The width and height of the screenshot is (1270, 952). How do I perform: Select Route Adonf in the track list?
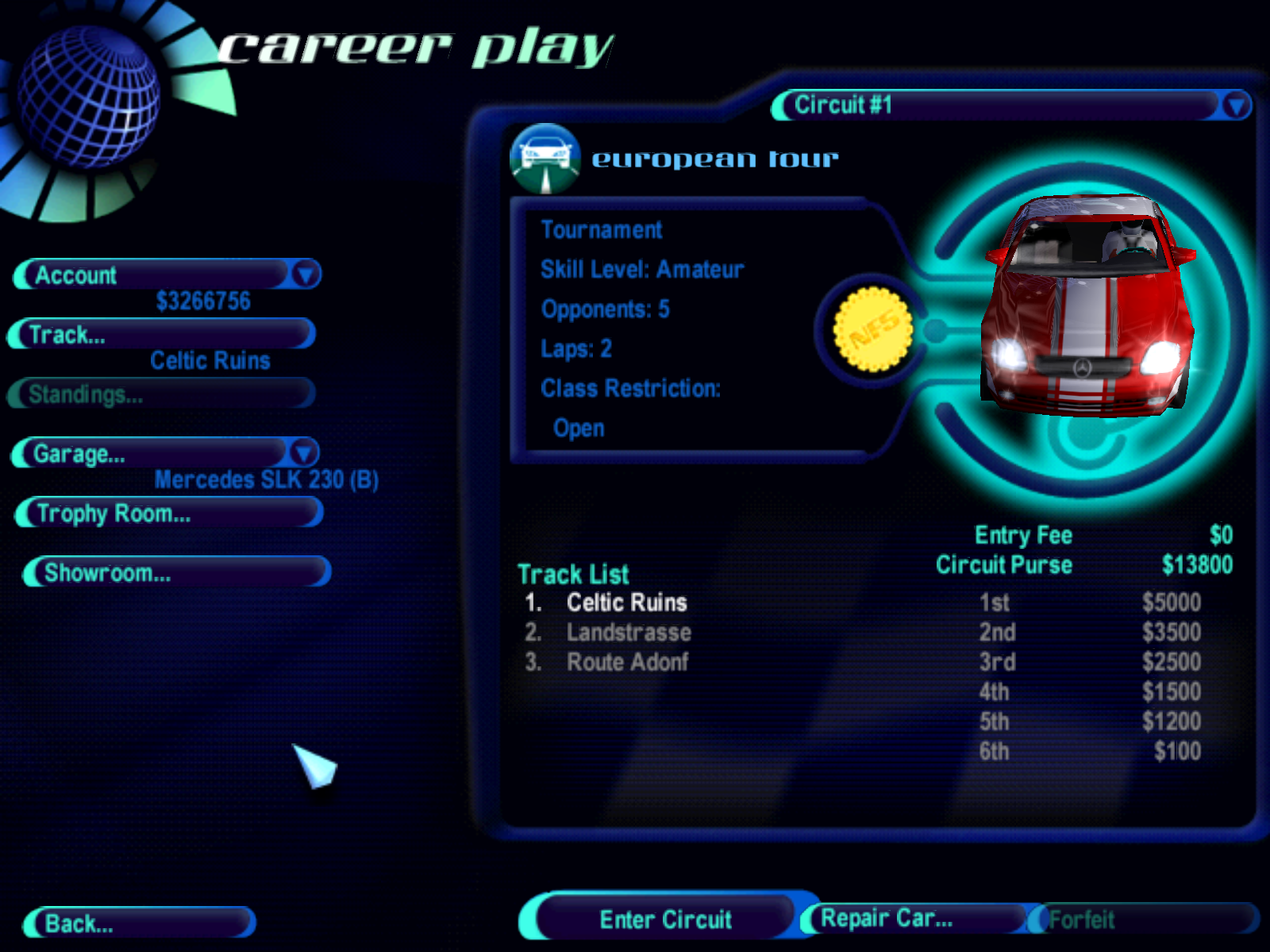[627, 662]
